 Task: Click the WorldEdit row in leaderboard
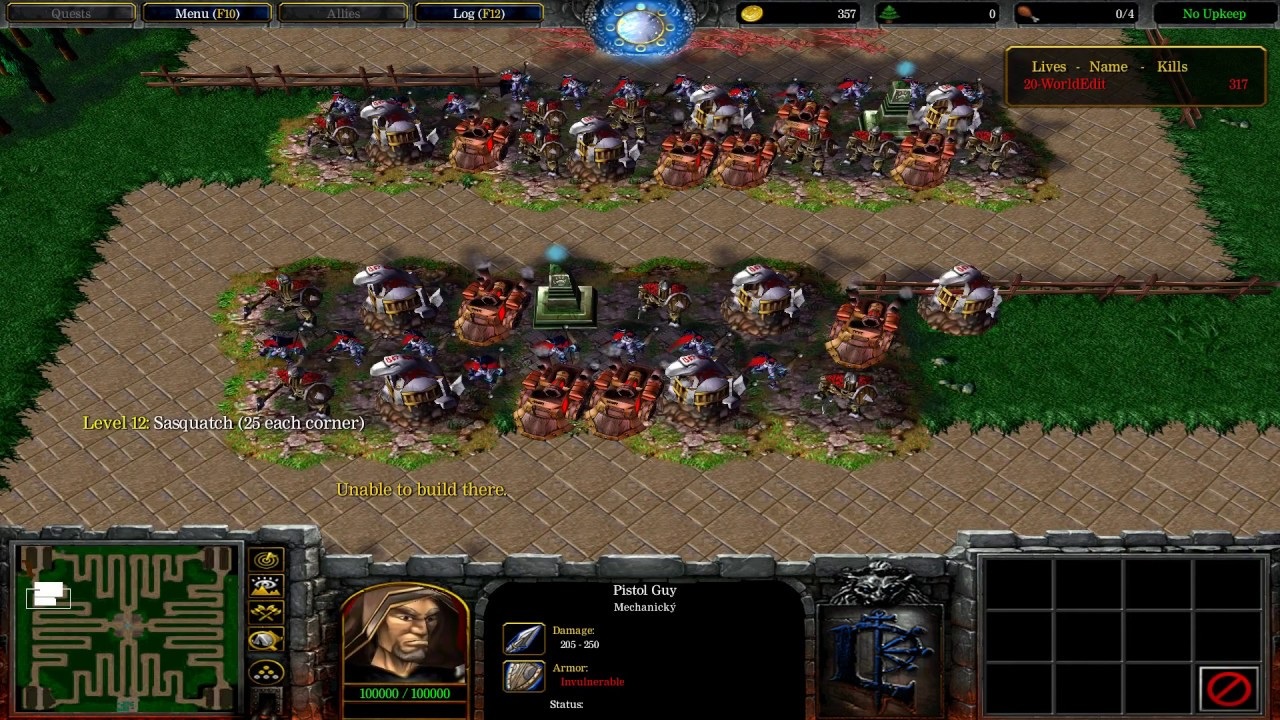coord(1134,85)
